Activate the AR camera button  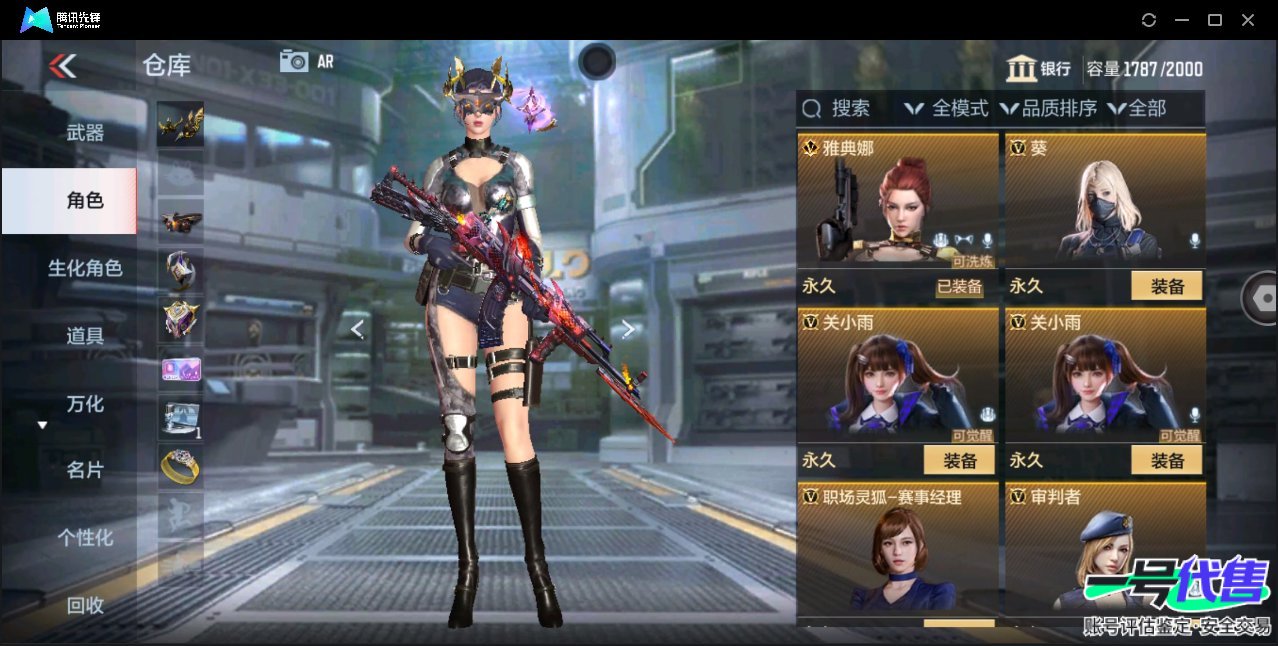pyautogui.click(x=307, y=61)
